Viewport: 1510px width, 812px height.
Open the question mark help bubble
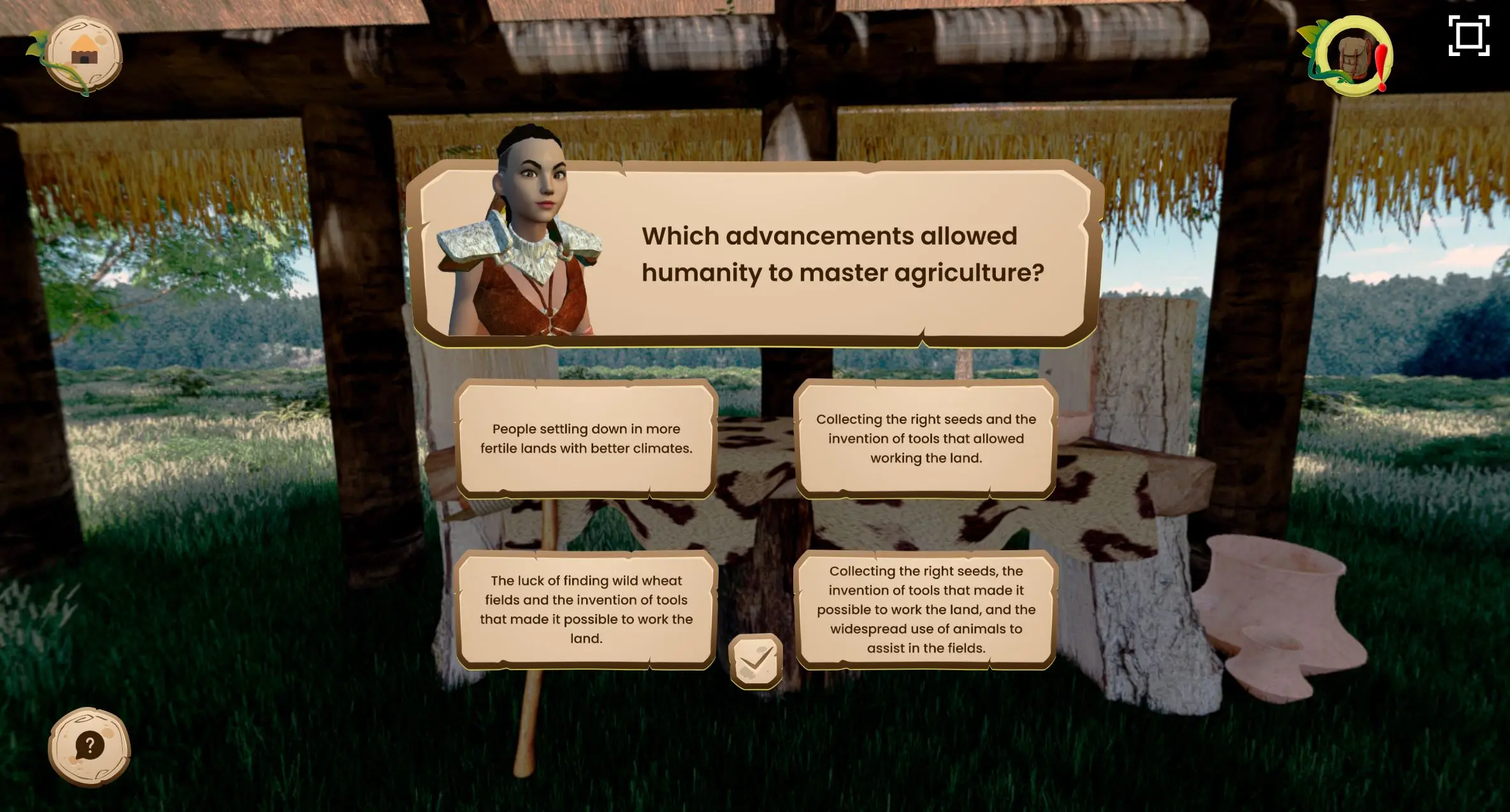tap(89, 746)
